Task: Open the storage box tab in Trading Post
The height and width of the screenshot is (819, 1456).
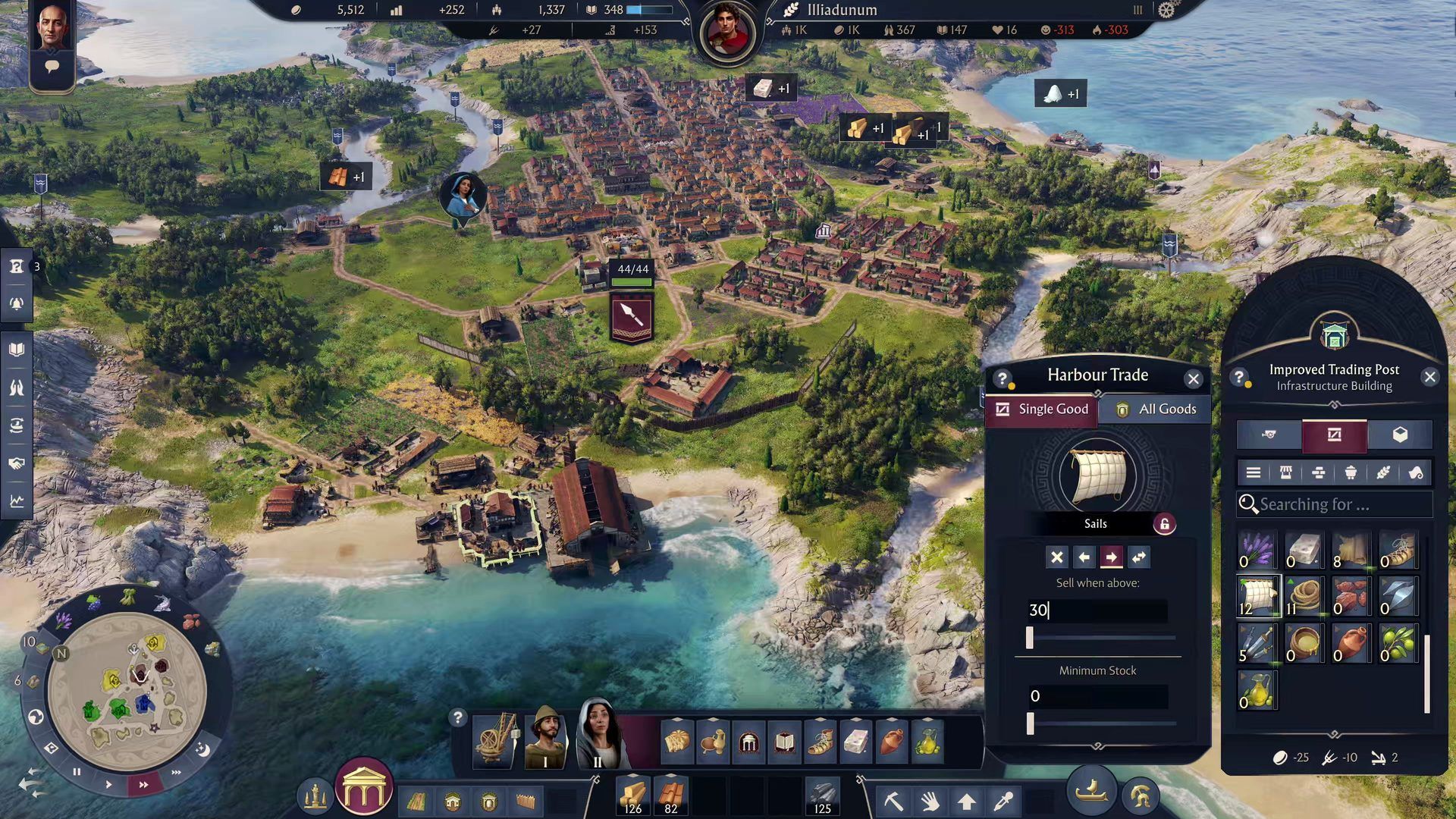Action: pos(1400,435)
